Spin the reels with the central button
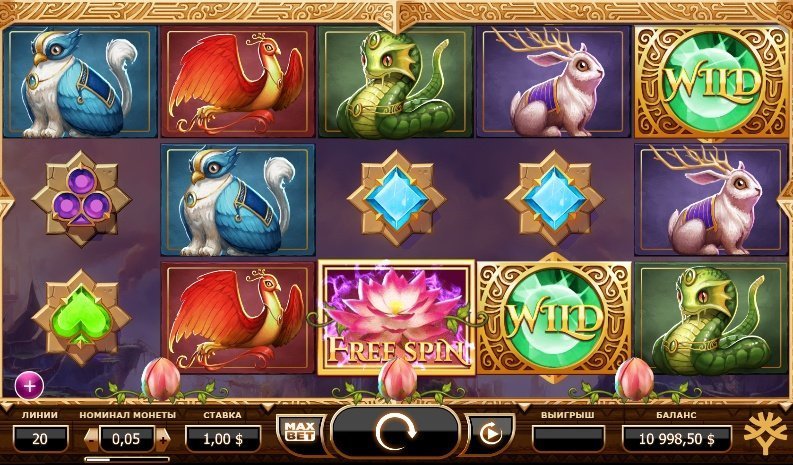The width and height of the screenshot is (793, 465). pyautogui.click(x=395, y=432)
